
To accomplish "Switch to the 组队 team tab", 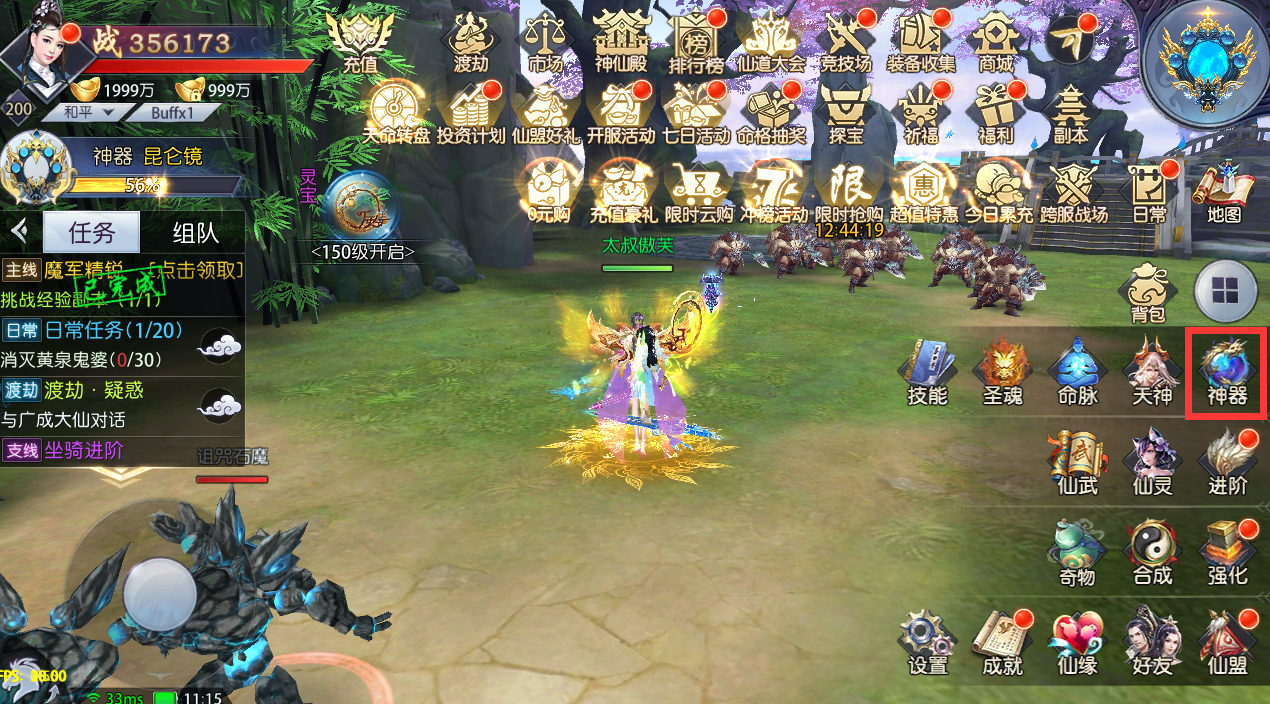I will (x=196, y=233).
